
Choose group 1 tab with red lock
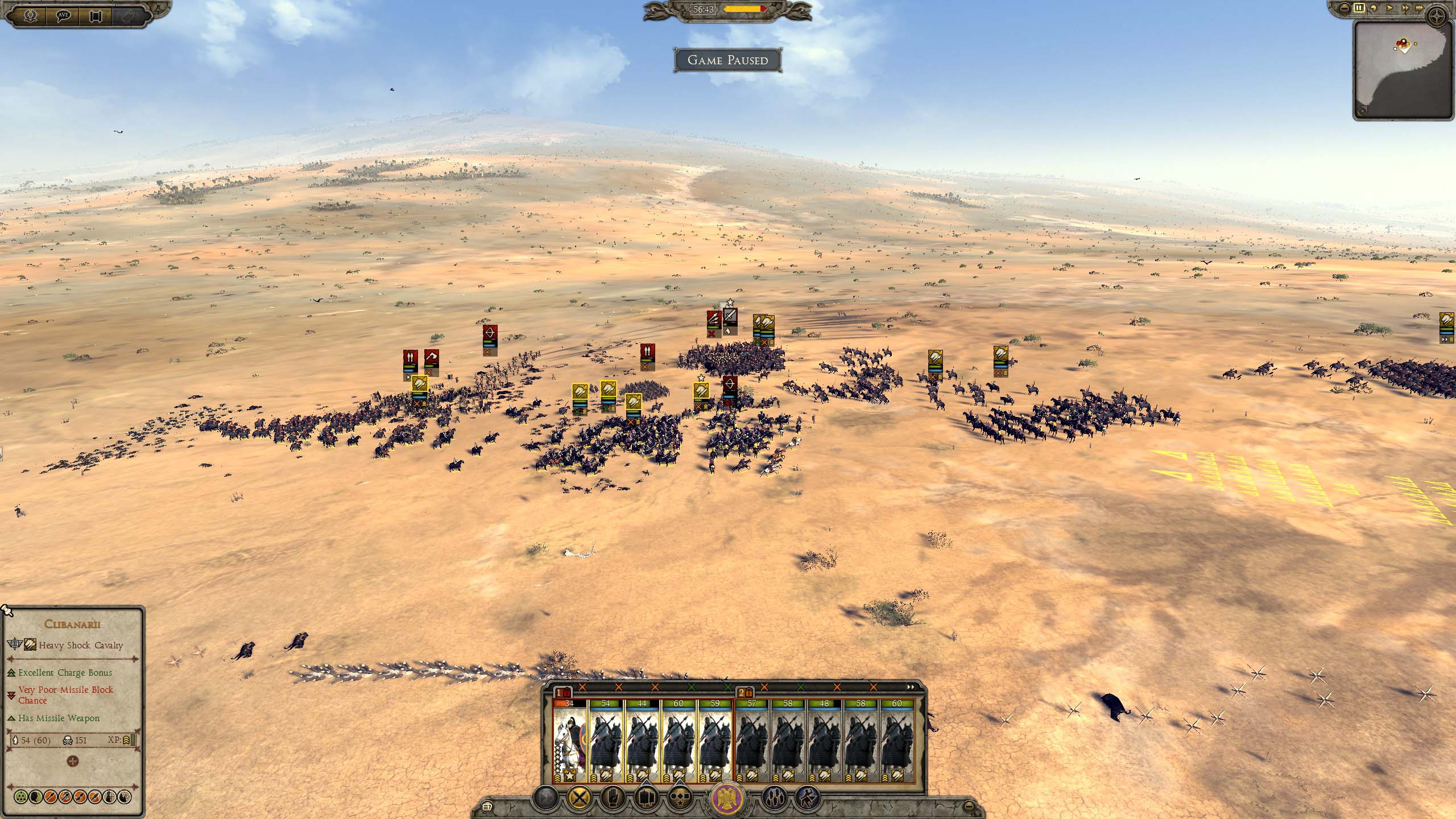coord(563,693)
